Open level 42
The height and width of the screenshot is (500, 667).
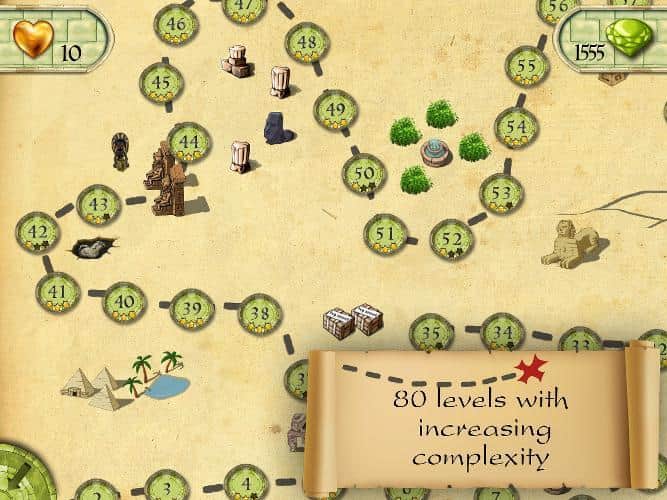pyautogui.click(x=37, y=233)
